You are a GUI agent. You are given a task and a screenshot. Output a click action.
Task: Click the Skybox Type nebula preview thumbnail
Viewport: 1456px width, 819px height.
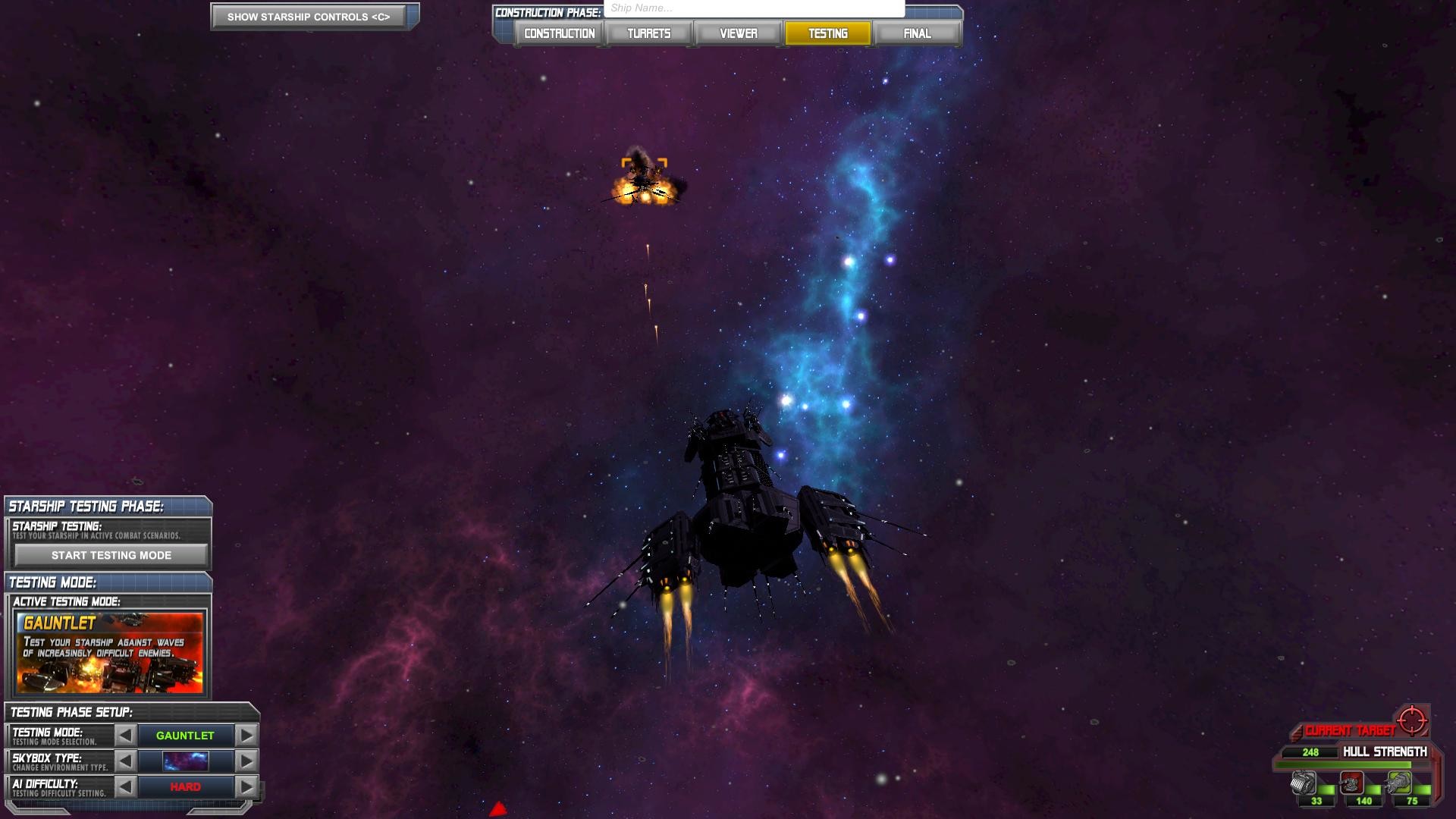tap(184, 761)
